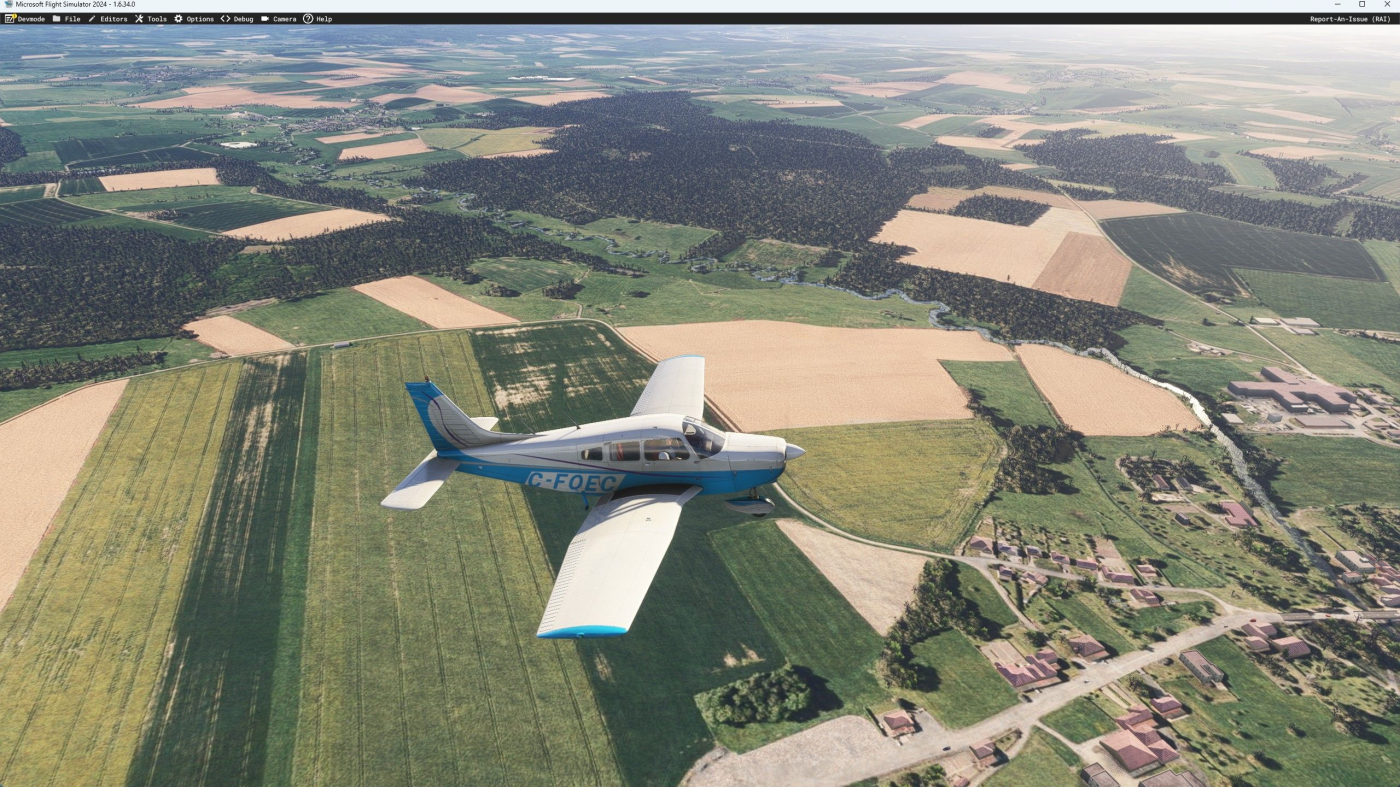The height and width of the screenshot is (787, 1400).
Task: Minimize the Flight Simulator window
Action: point(1337,5)
